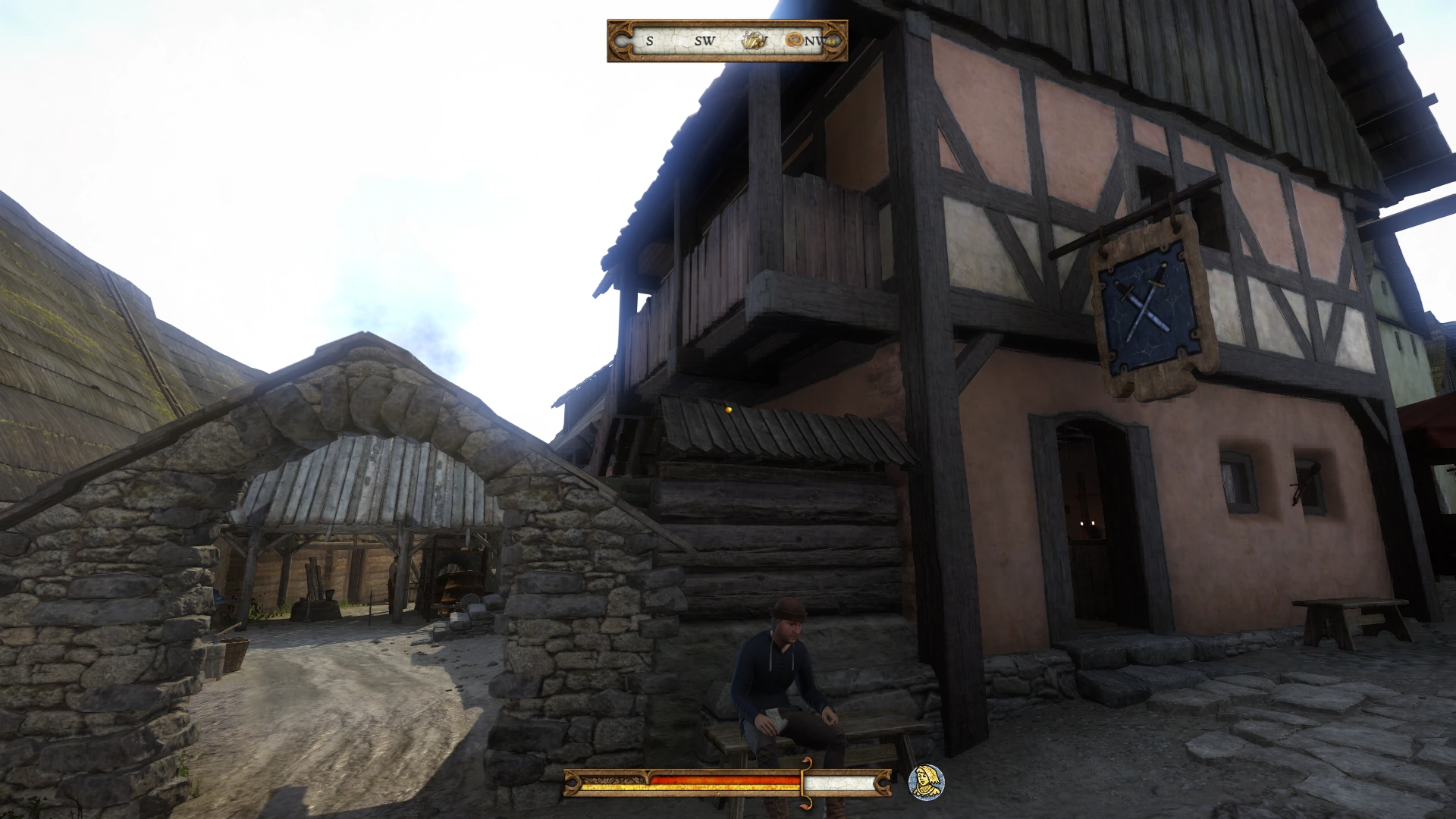This screenshot has width=1456, height=819.
Task: Click the S marker on the compass
Action: tap(651, 42)
